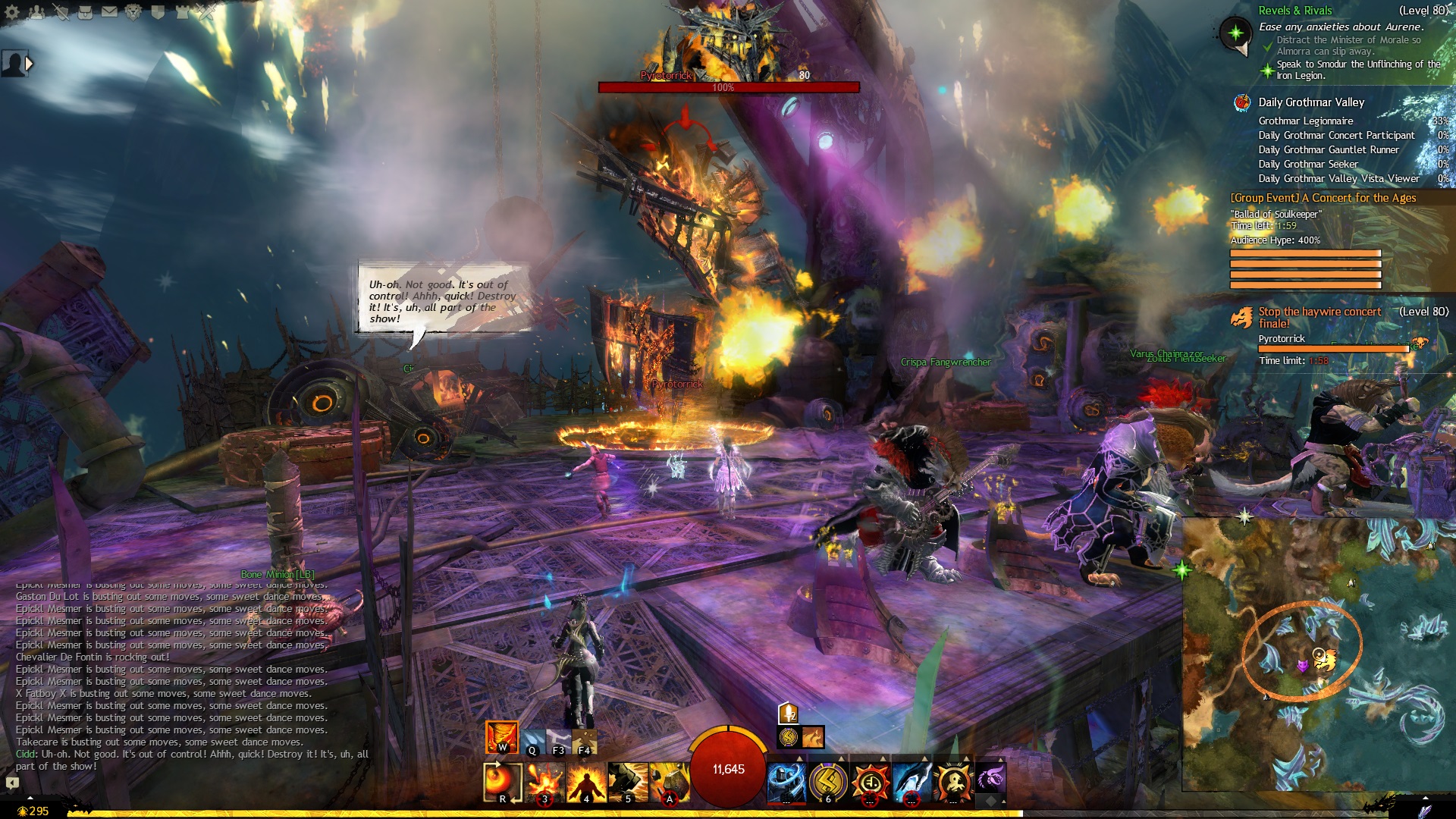Screen dimensions: 1456x819
Task: Open the guild shield icon
Action: coord(158,12)
